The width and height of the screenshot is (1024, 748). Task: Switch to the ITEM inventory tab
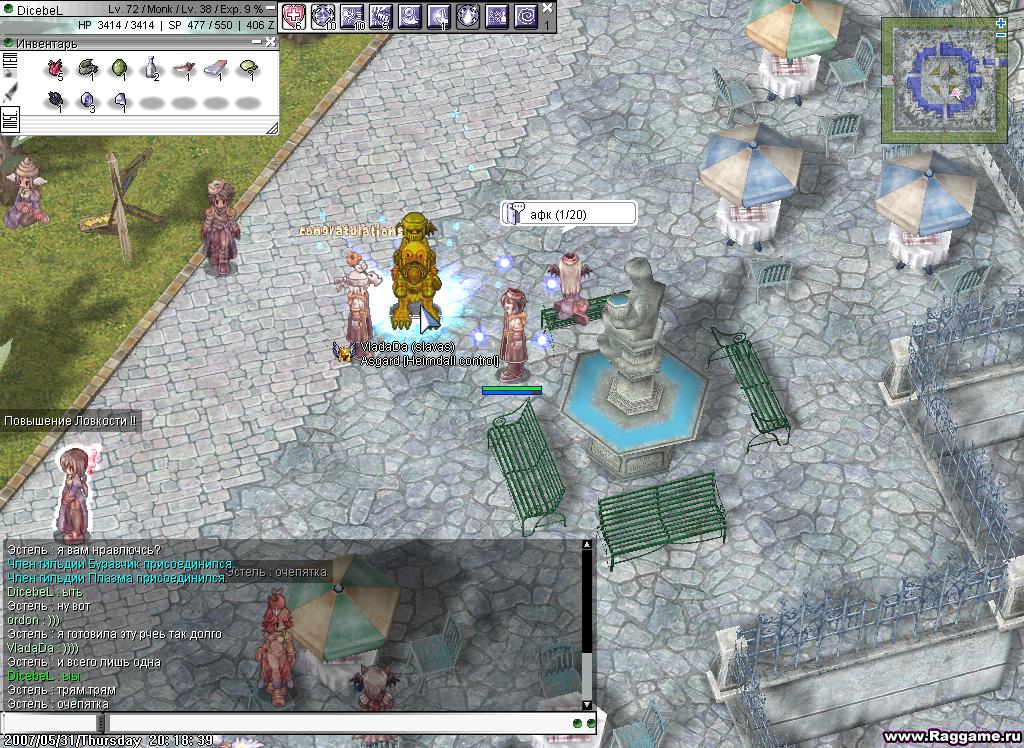(x=11, y=65)
